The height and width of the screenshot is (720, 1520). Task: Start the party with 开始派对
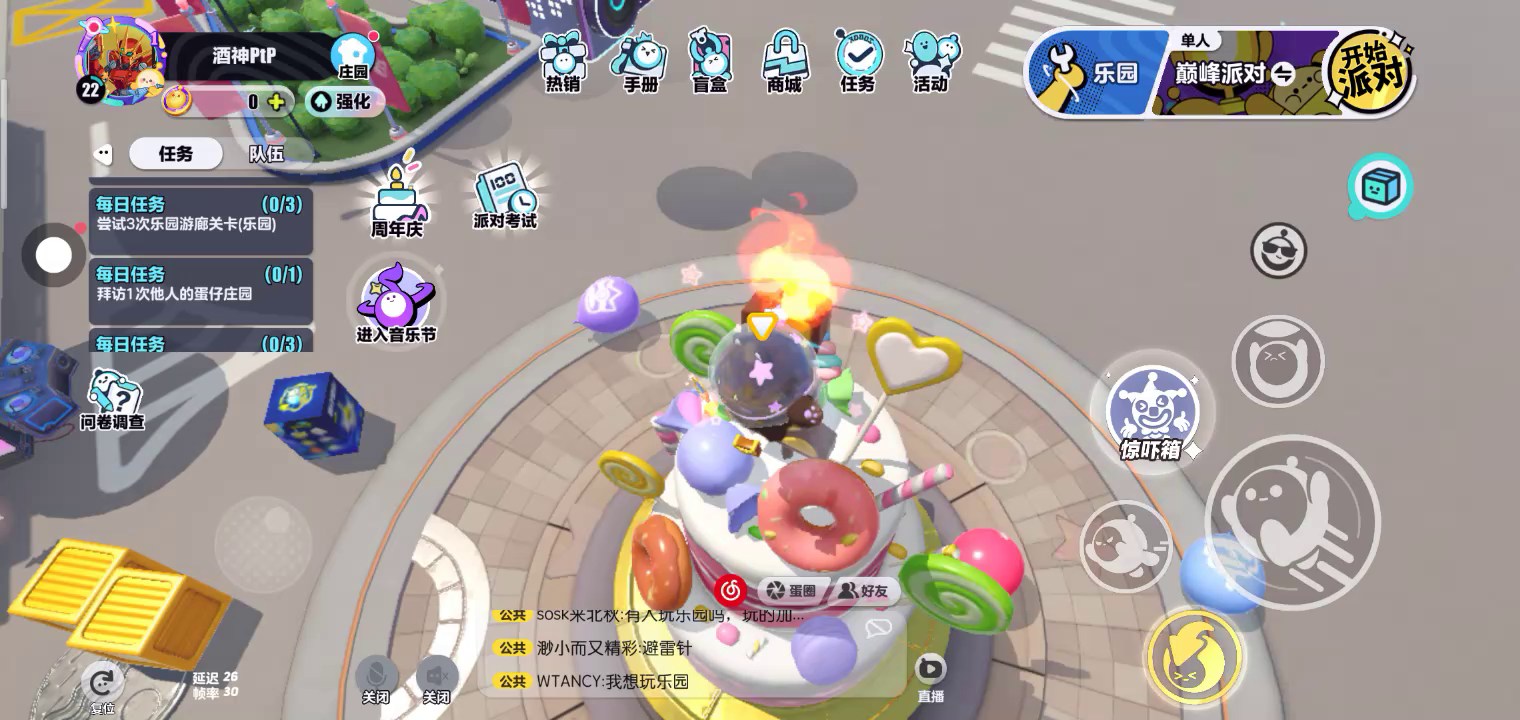(1367, 72)
